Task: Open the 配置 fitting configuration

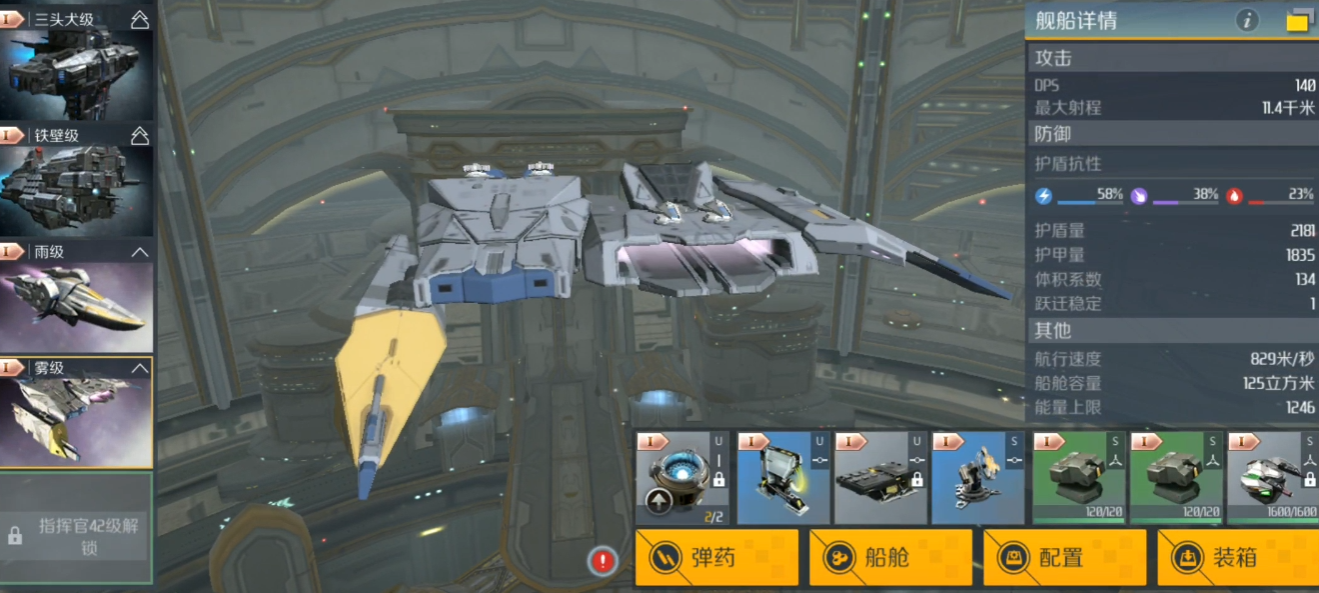Action: pyautogui.click(x=1064, y=557)
